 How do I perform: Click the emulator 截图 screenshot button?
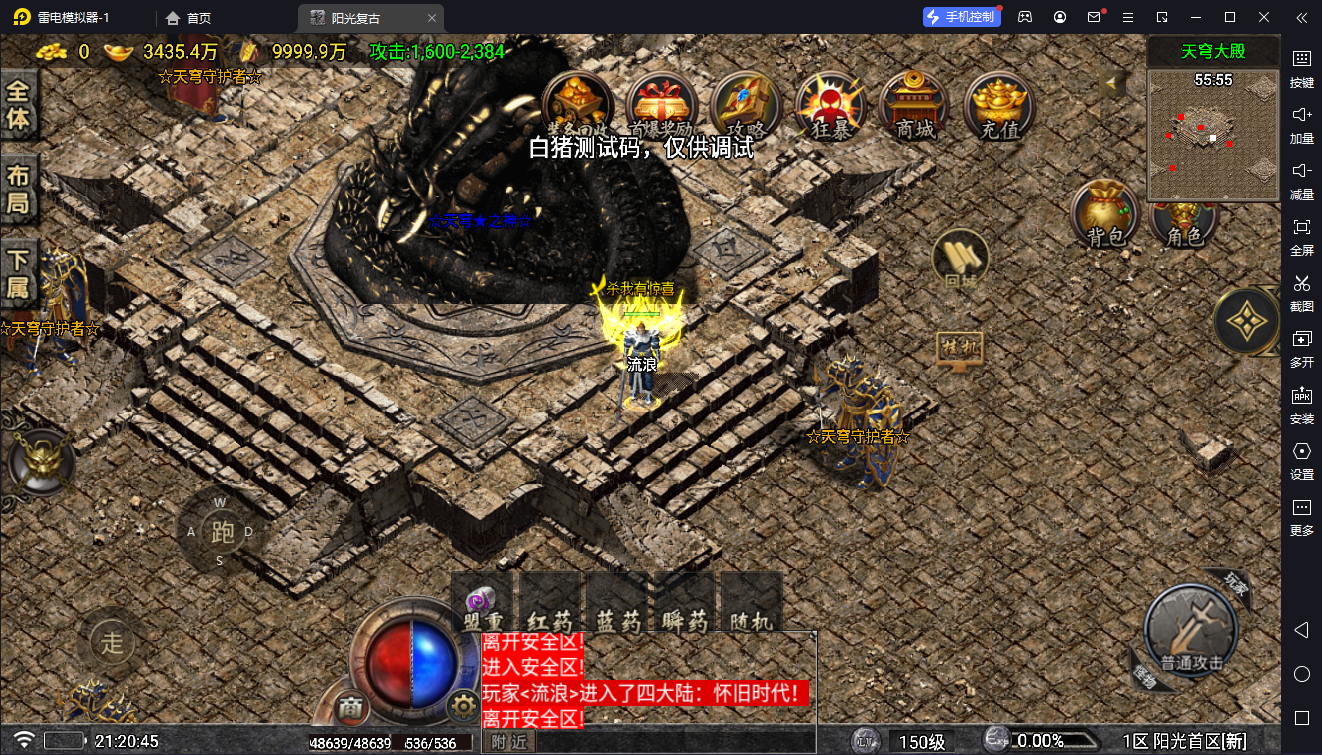pos(1301,290)
